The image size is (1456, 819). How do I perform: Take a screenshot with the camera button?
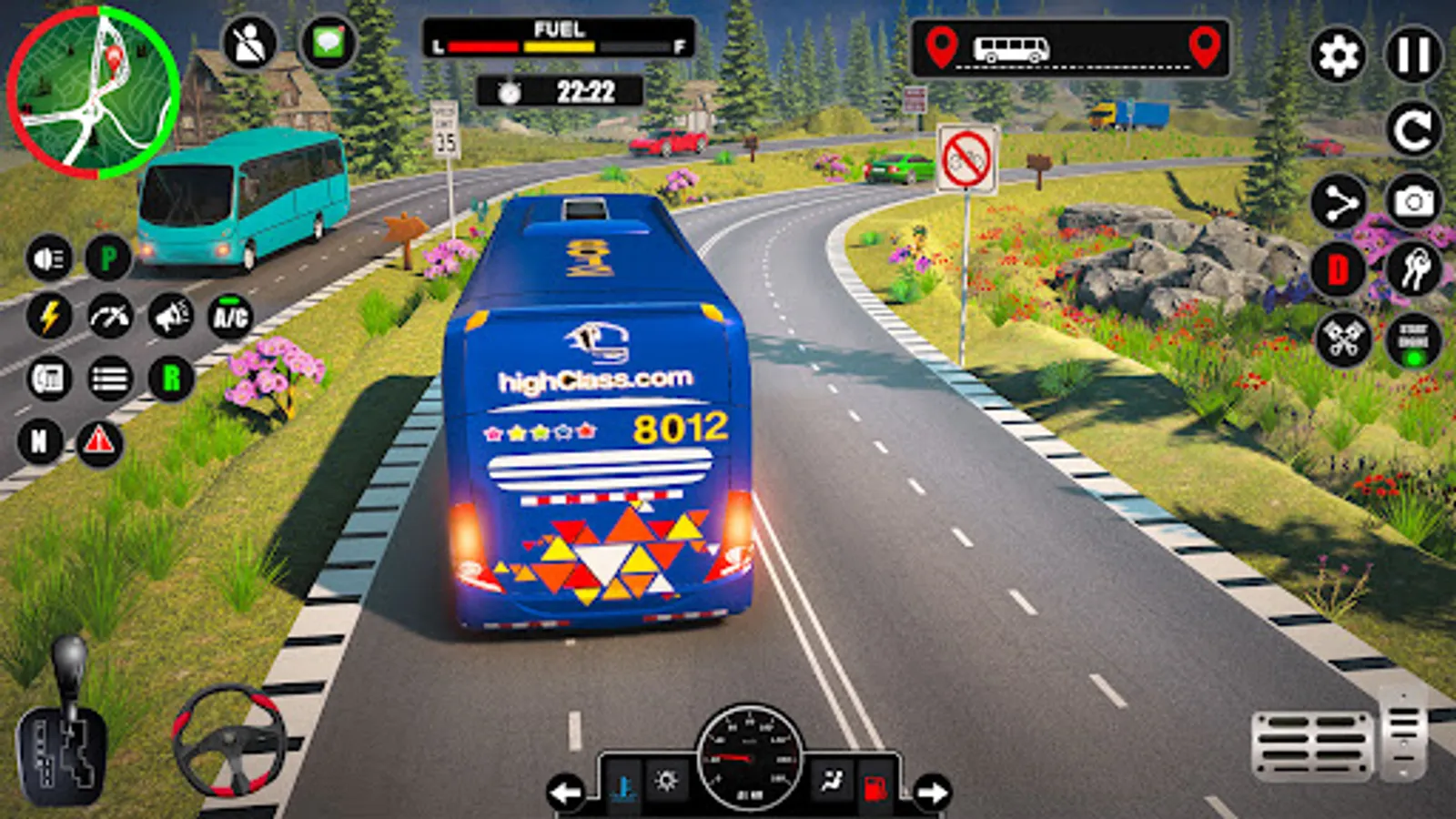[1413, 201]
